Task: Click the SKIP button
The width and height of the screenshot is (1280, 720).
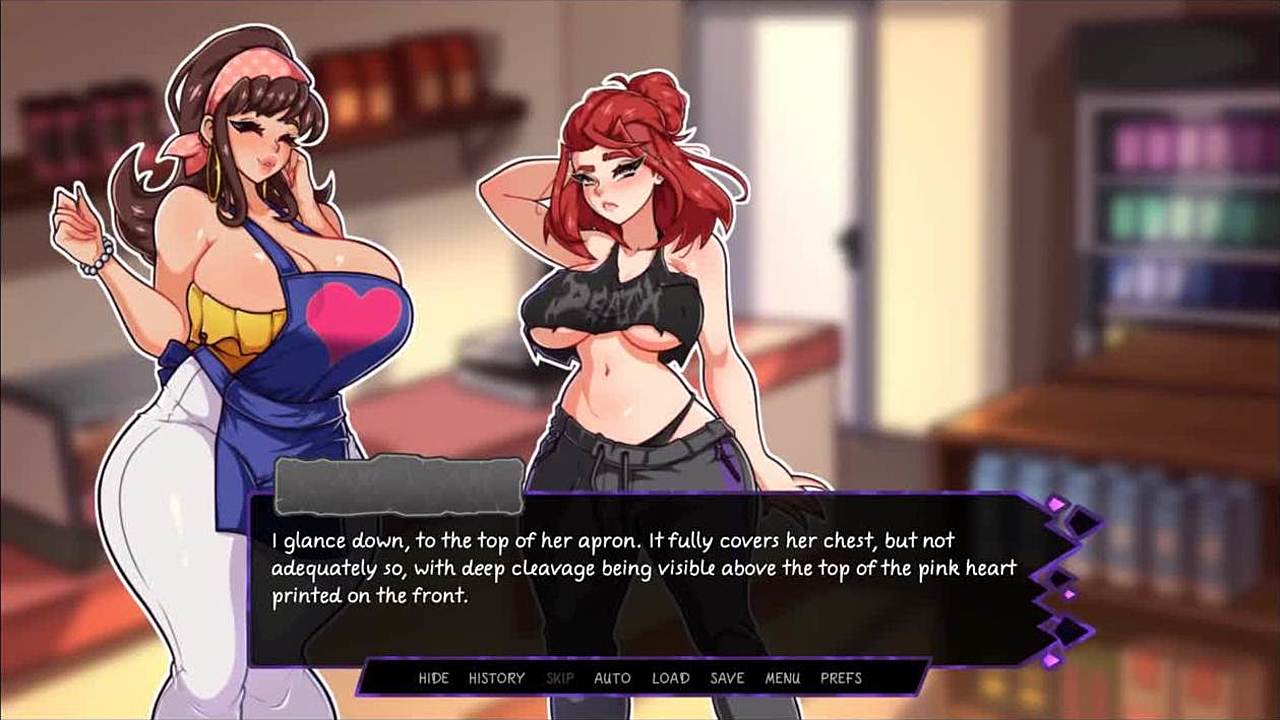Action: pyautogui.click(x=560, y=678)
